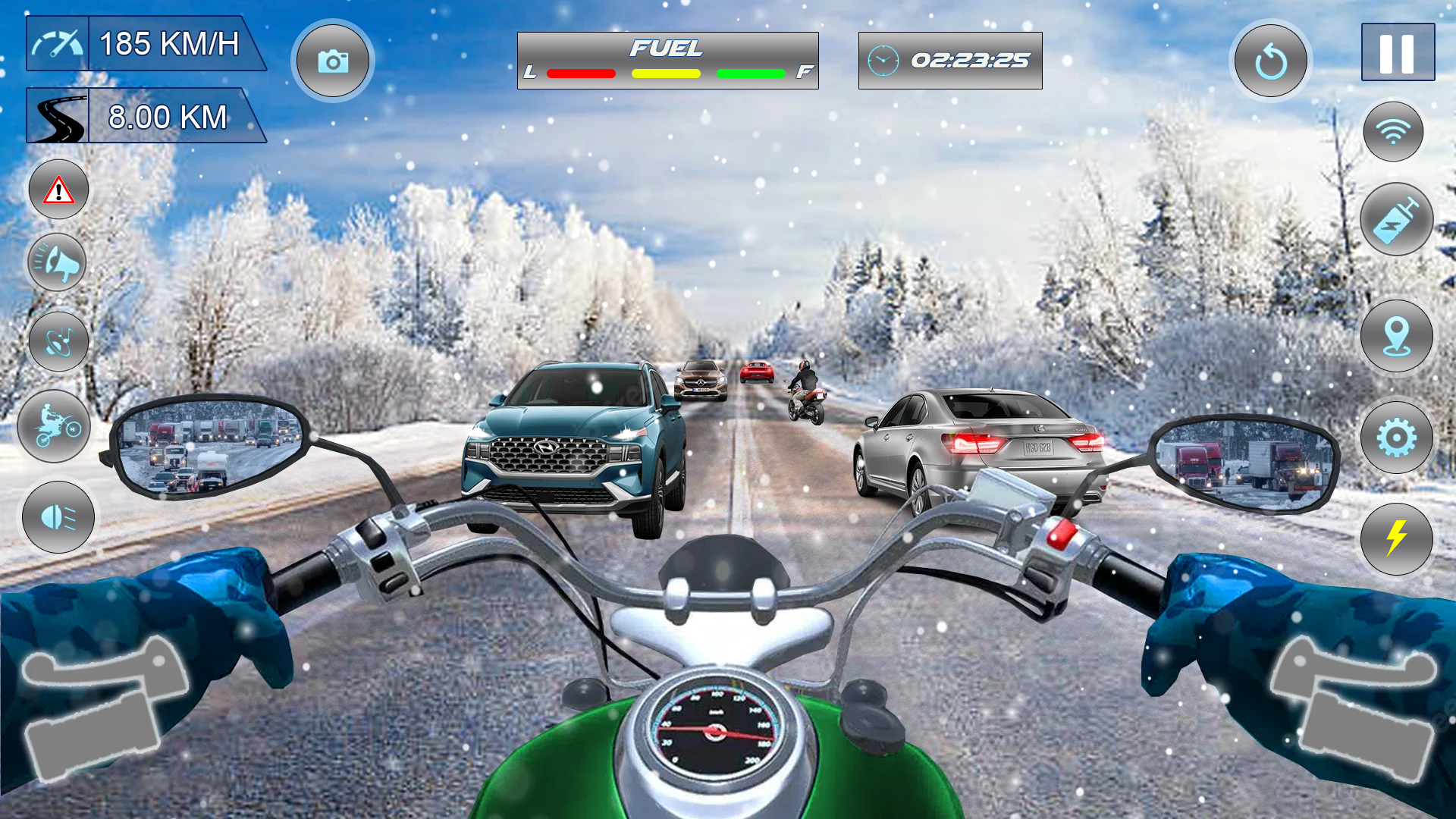
Task: Pause the game
Action: pyautogui.click(x=1398, y=52)
